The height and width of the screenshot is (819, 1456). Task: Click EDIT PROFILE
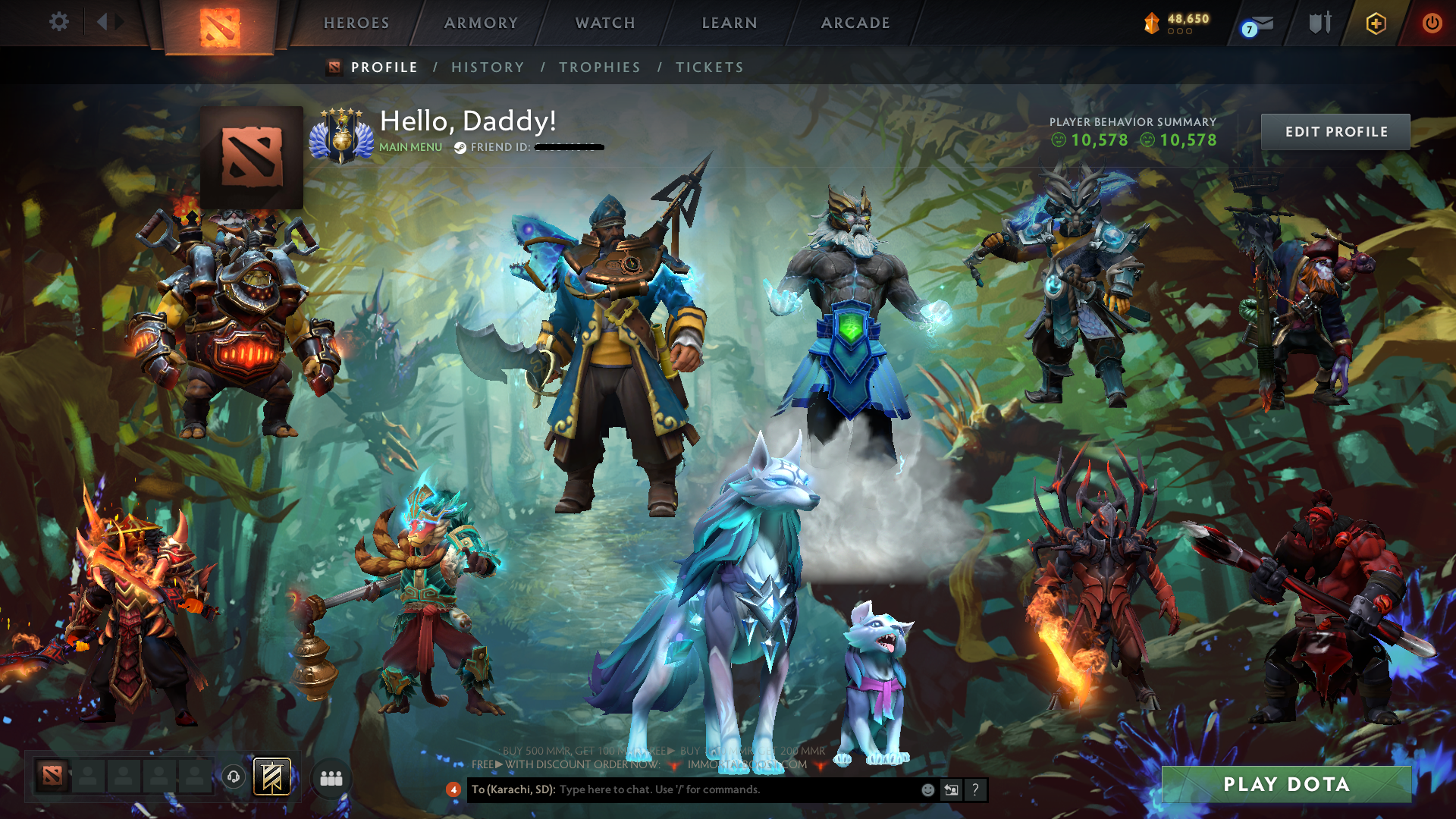pos(1335,131)
